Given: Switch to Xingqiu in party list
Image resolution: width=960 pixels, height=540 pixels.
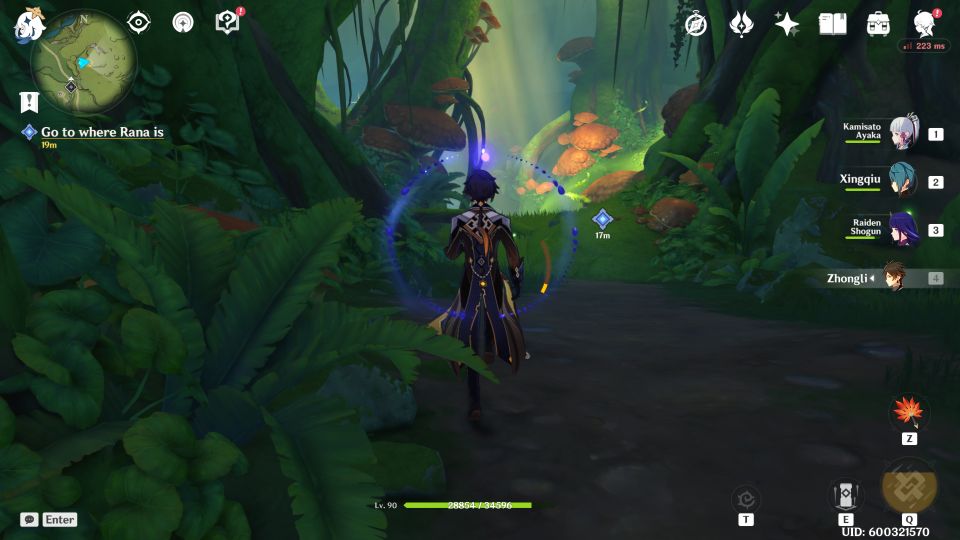Looking at the screenshot, I should (x=902, y=181).
